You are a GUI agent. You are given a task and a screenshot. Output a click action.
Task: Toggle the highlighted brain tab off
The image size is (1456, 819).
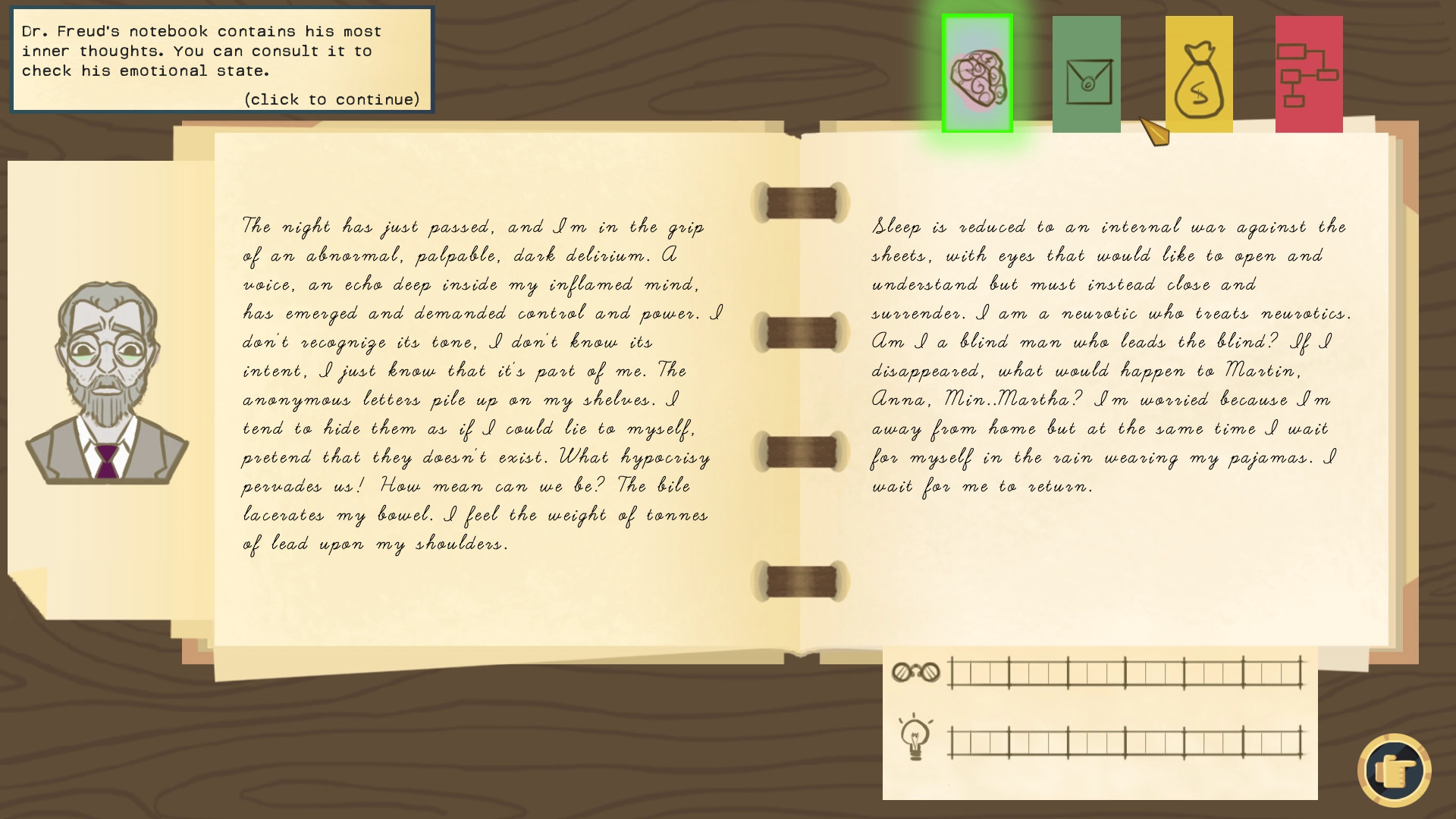[x=977, y=73]
